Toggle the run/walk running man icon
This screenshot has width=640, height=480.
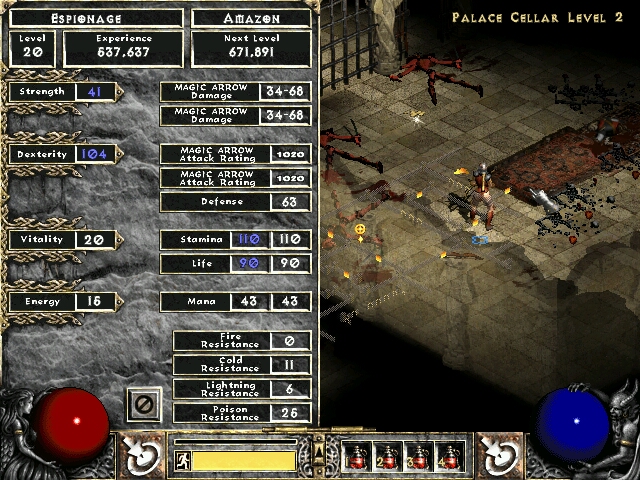(x=183, y=461)
